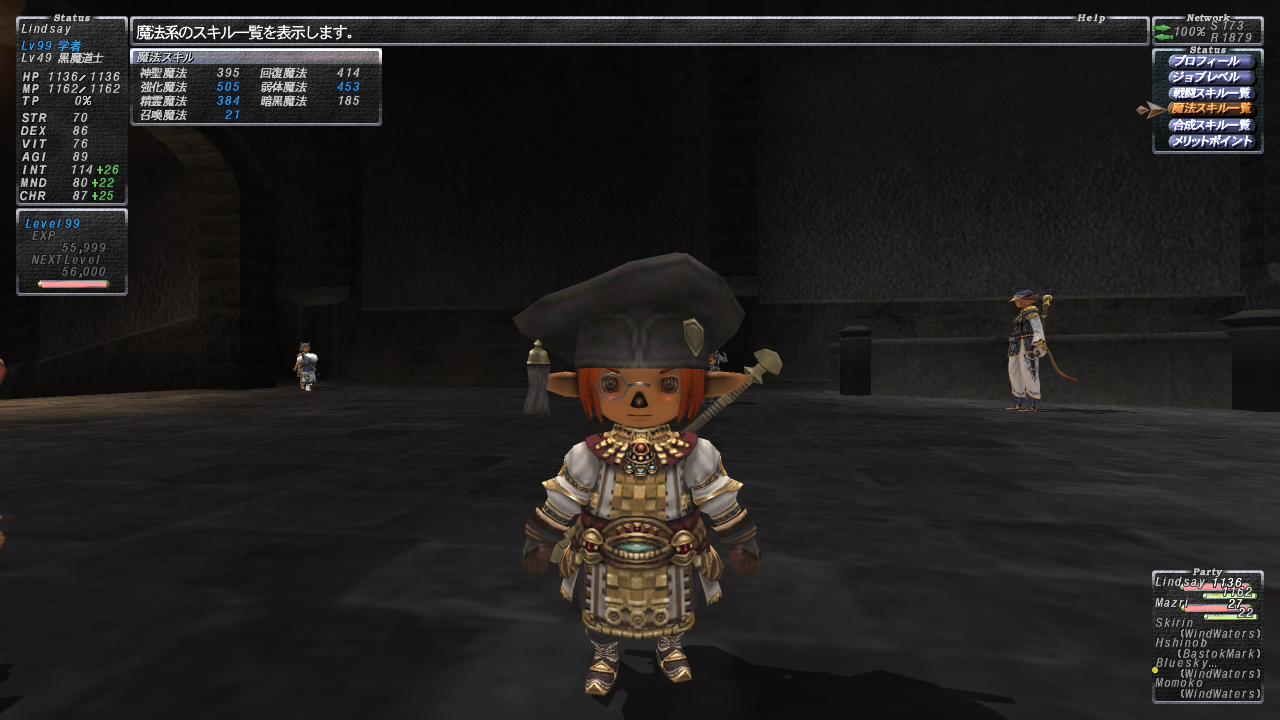This screenshot has width=1280, height=720.
Task: Choose the highlighted 魔法スキル一覧 entry
Action: (1210, 109)
